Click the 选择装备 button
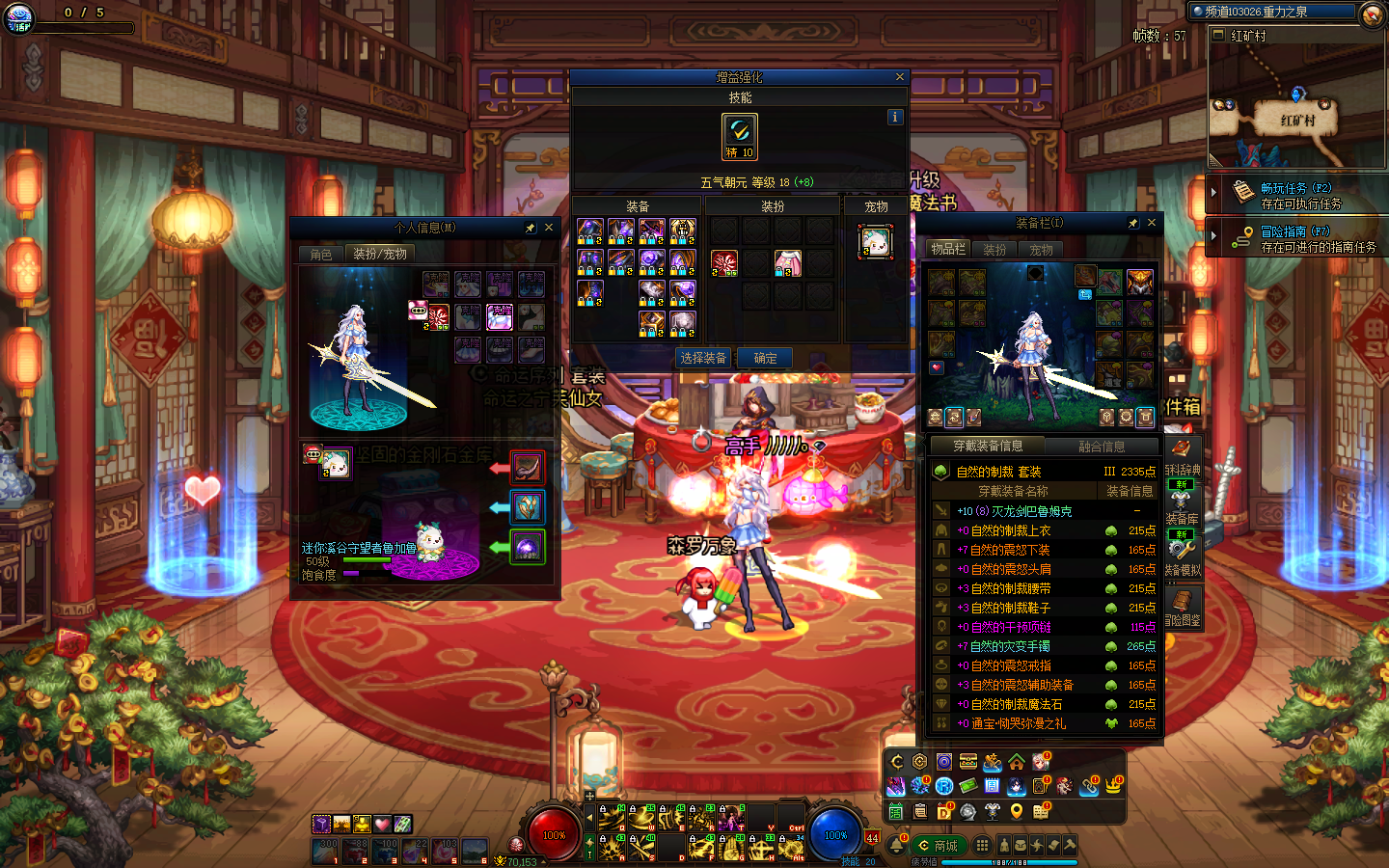The width and height of the screenshot is (1389, 868). point(703,358)
